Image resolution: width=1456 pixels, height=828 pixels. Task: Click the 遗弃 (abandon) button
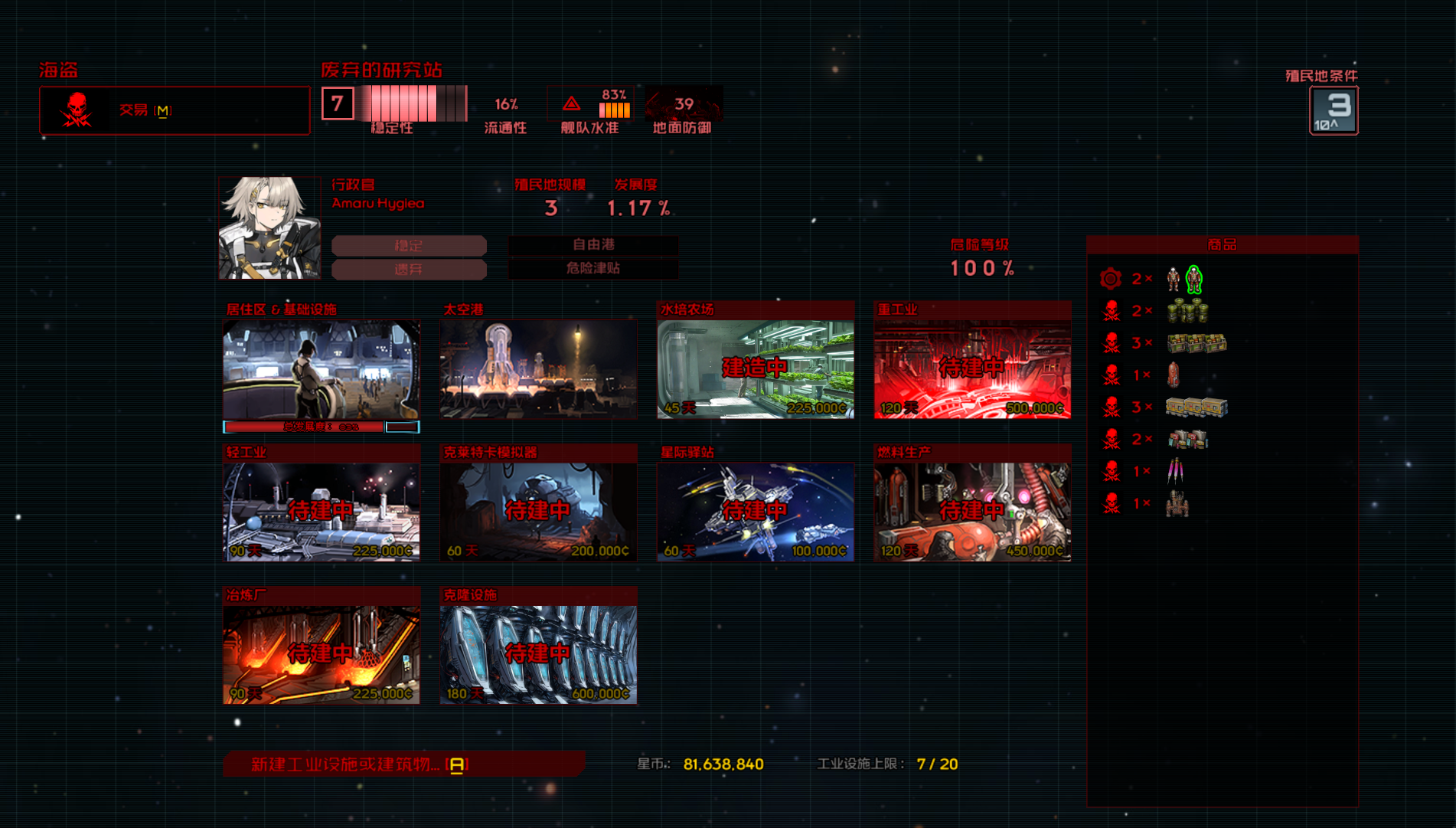point(409,270)
